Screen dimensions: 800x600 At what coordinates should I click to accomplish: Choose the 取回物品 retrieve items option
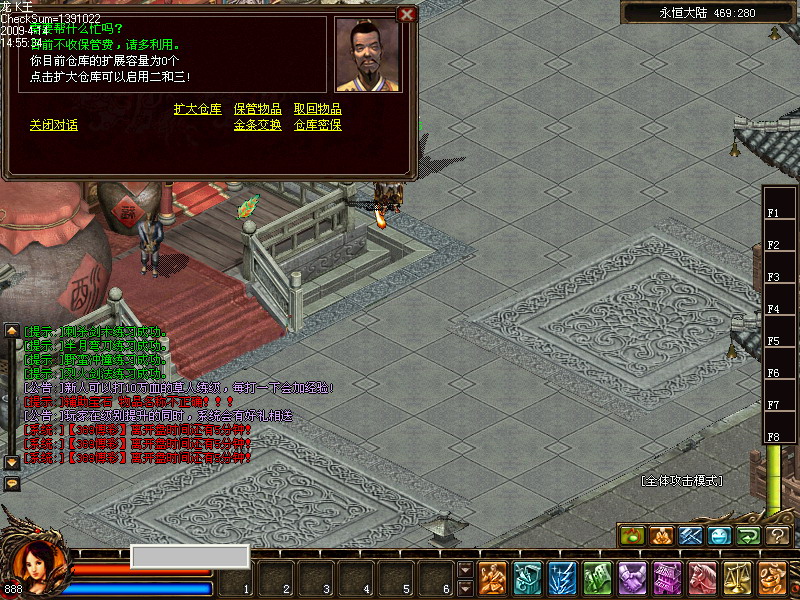point(317,109)
